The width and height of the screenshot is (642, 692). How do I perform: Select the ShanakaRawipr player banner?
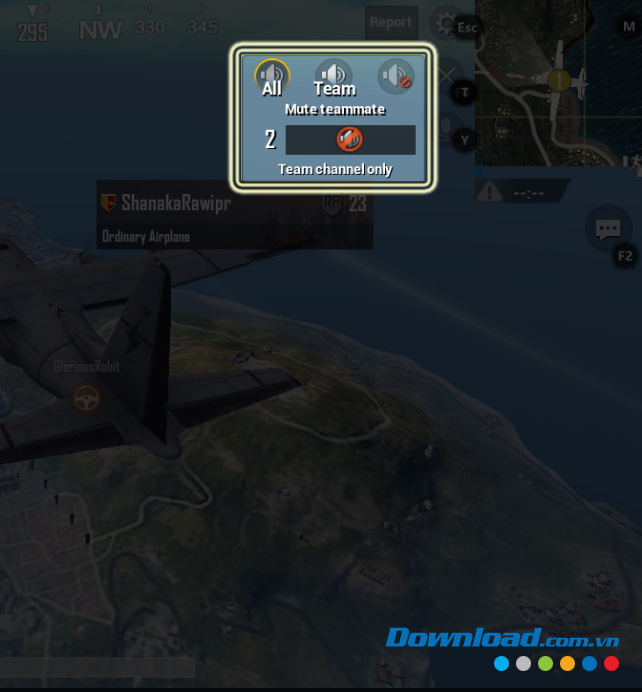click(x=235, y=214)
